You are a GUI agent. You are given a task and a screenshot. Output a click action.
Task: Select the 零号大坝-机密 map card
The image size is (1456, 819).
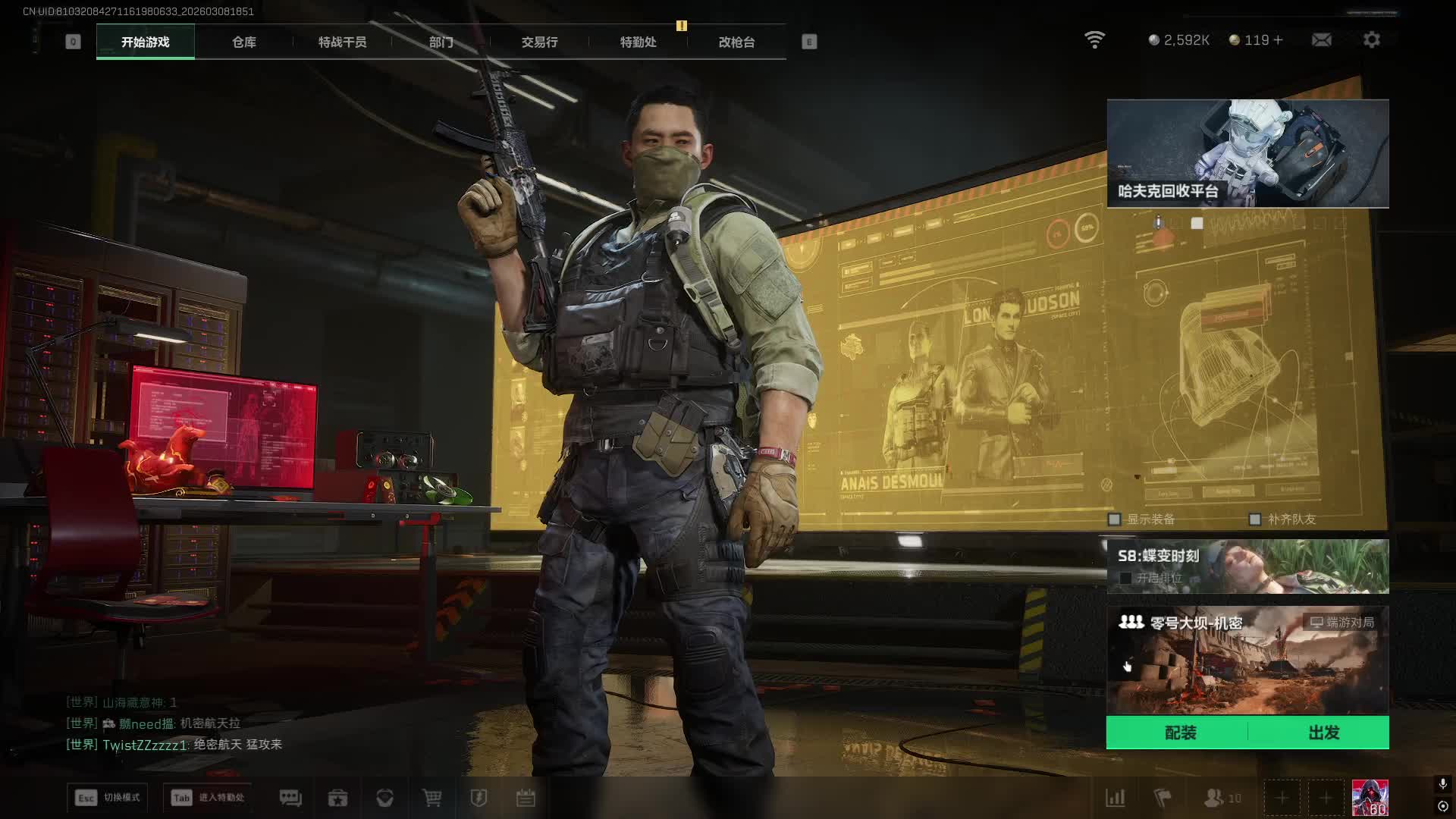click(x=1247, y=660)
